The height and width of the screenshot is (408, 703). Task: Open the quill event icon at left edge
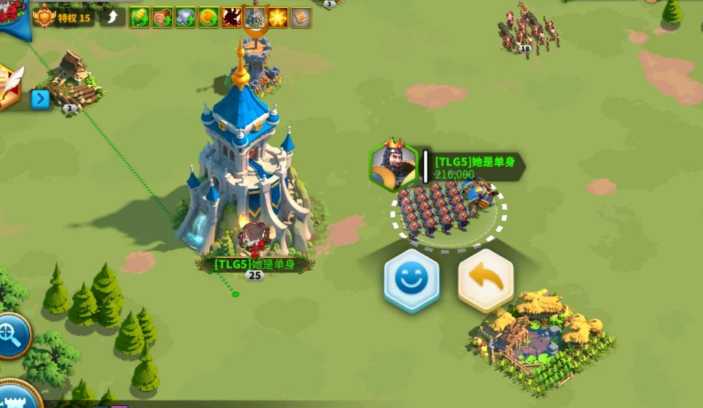tap(8, 87)
